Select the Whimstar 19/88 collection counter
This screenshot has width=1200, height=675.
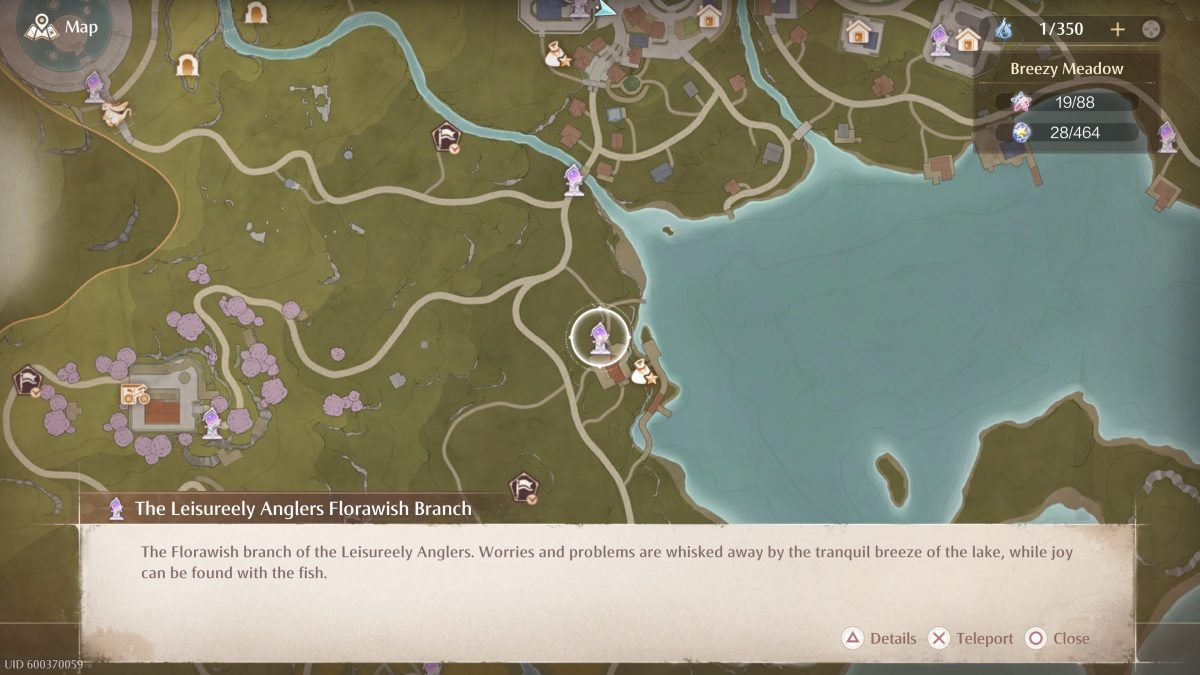pos(1067,102)
